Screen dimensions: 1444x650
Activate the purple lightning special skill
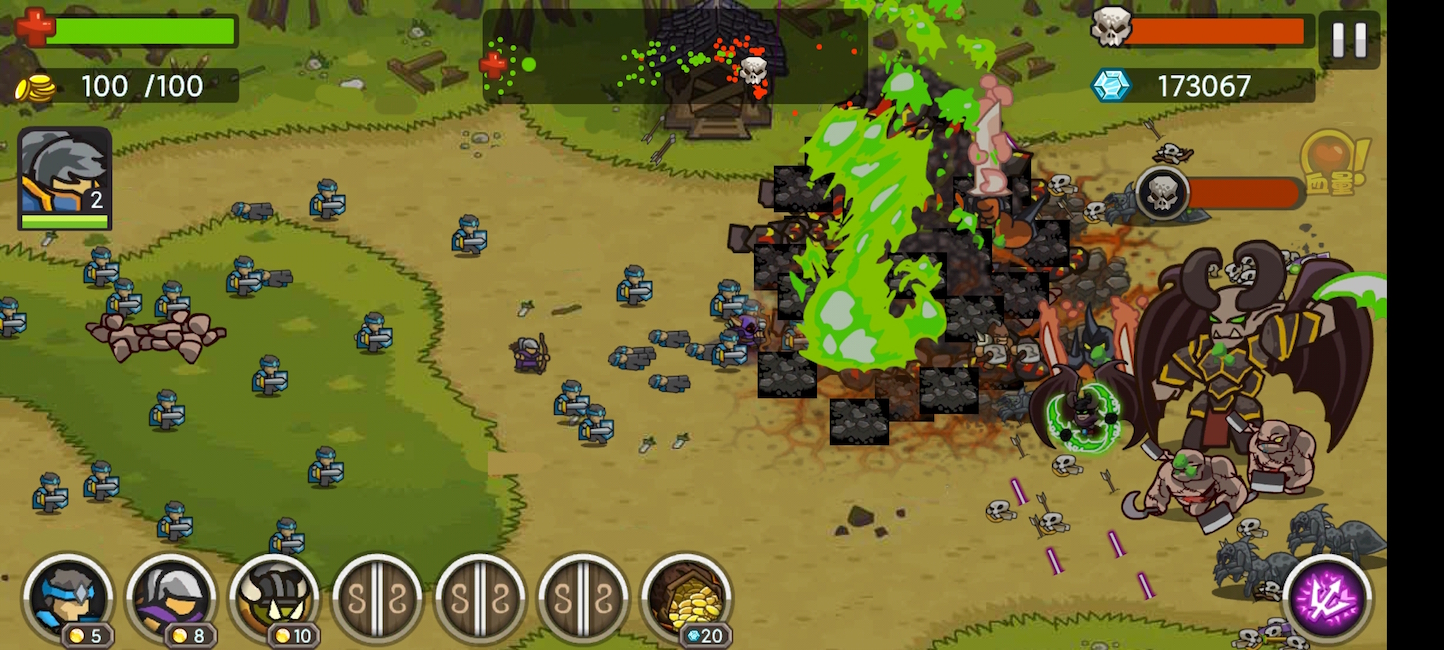click(x=1327, y=600)
